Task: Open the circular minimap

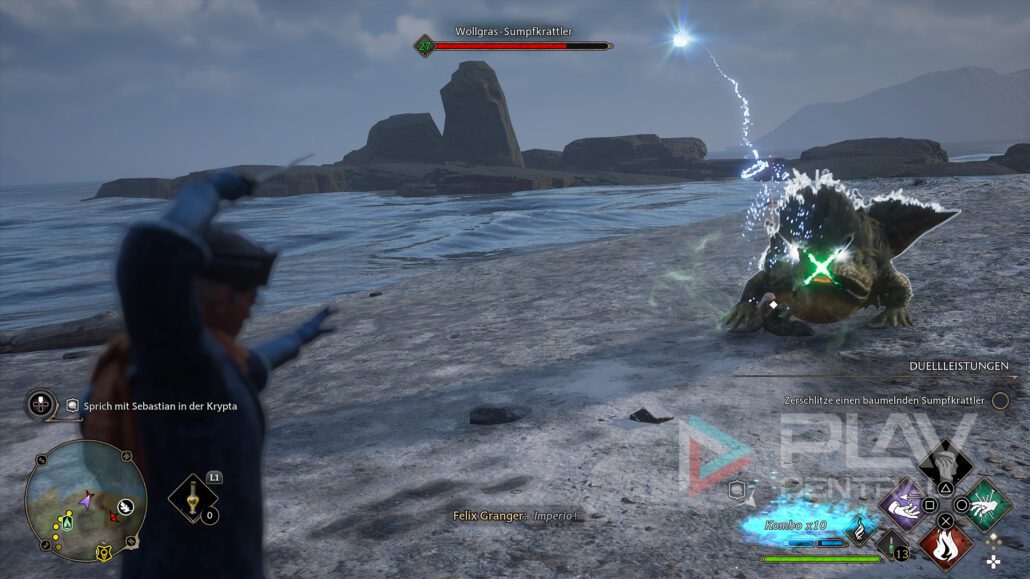Action: point(86,500)
